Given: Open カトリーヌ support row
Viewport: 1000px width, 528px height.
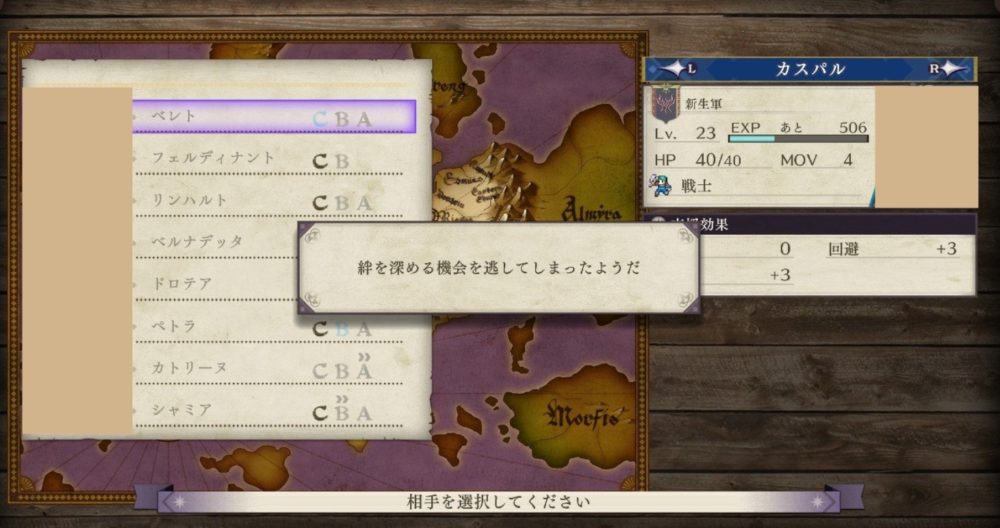Looking at the screenshot, I should coord(268,369).
